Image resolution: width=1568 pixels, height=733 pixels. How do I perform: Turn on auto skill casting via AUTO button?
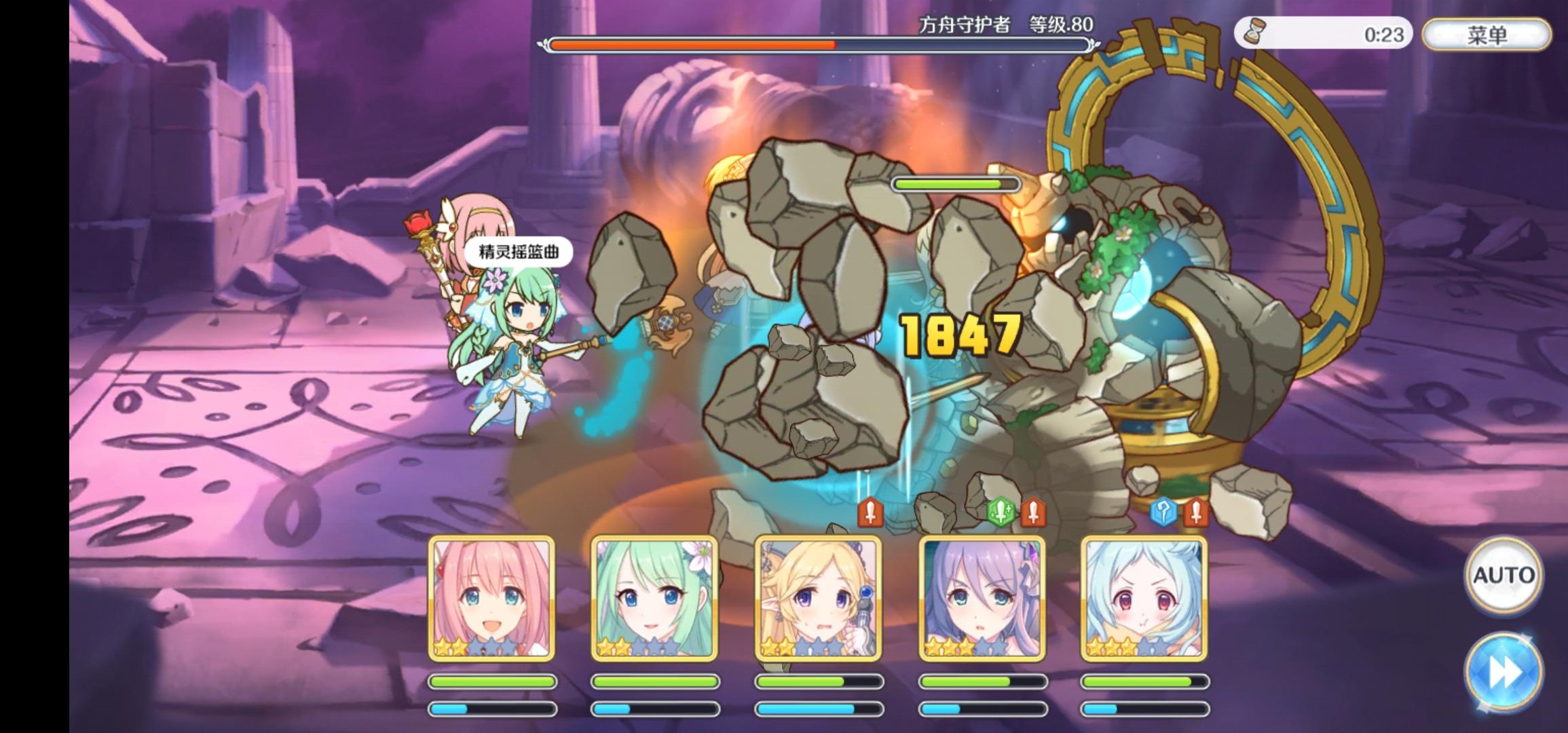[1504, 574]
